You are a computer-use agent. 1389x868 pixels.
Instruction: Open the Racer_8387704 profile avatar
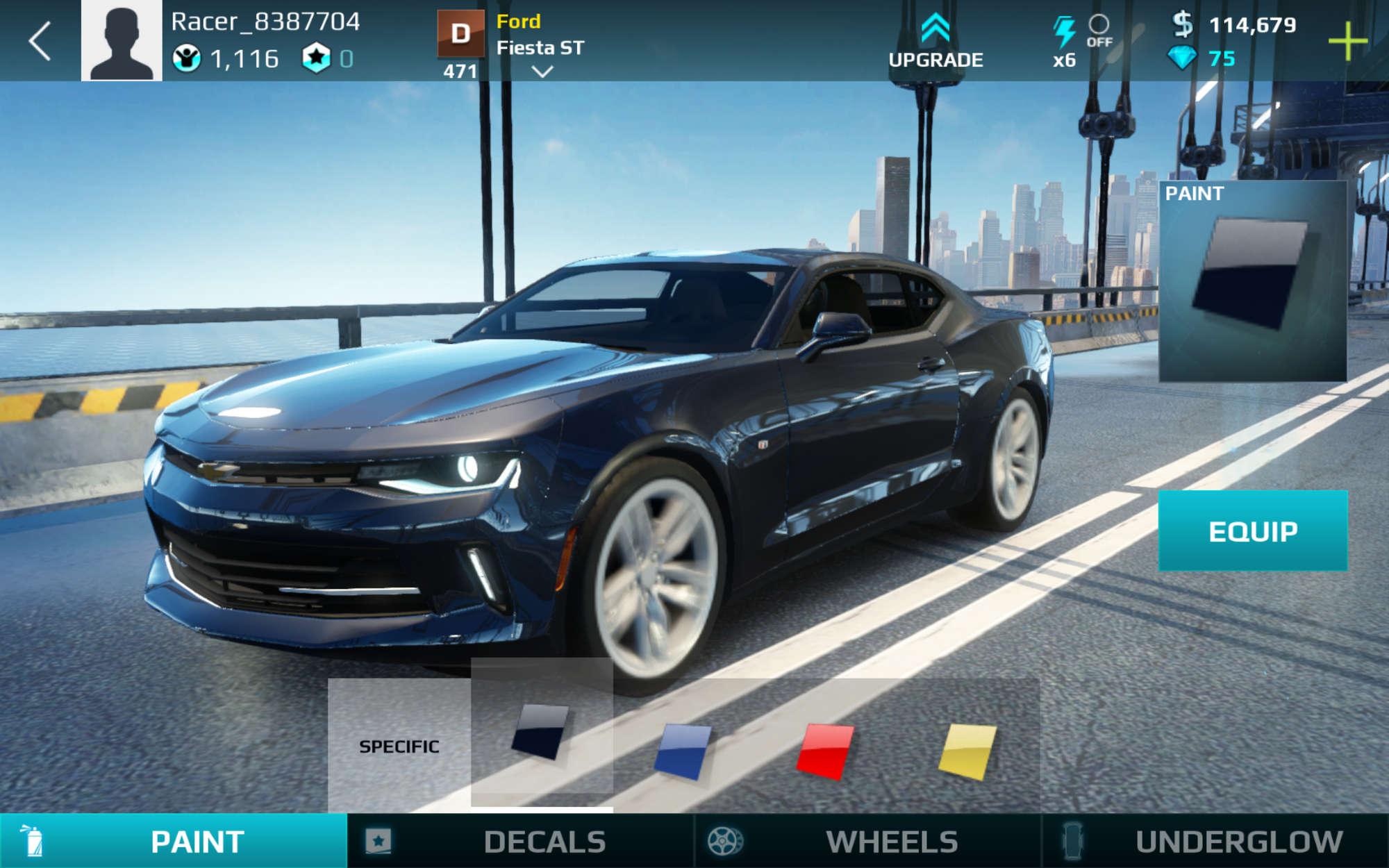tap(122, 41)
